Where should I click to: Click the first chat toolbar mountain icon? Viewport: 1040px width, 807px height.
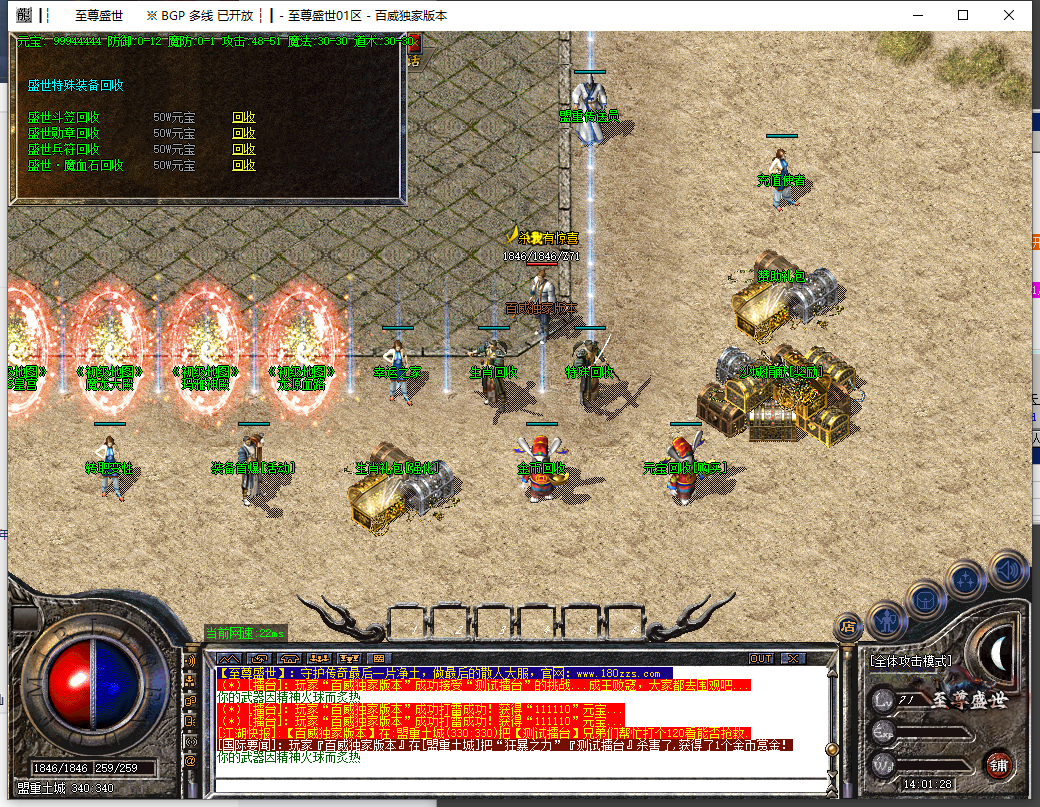pos(229,658)
